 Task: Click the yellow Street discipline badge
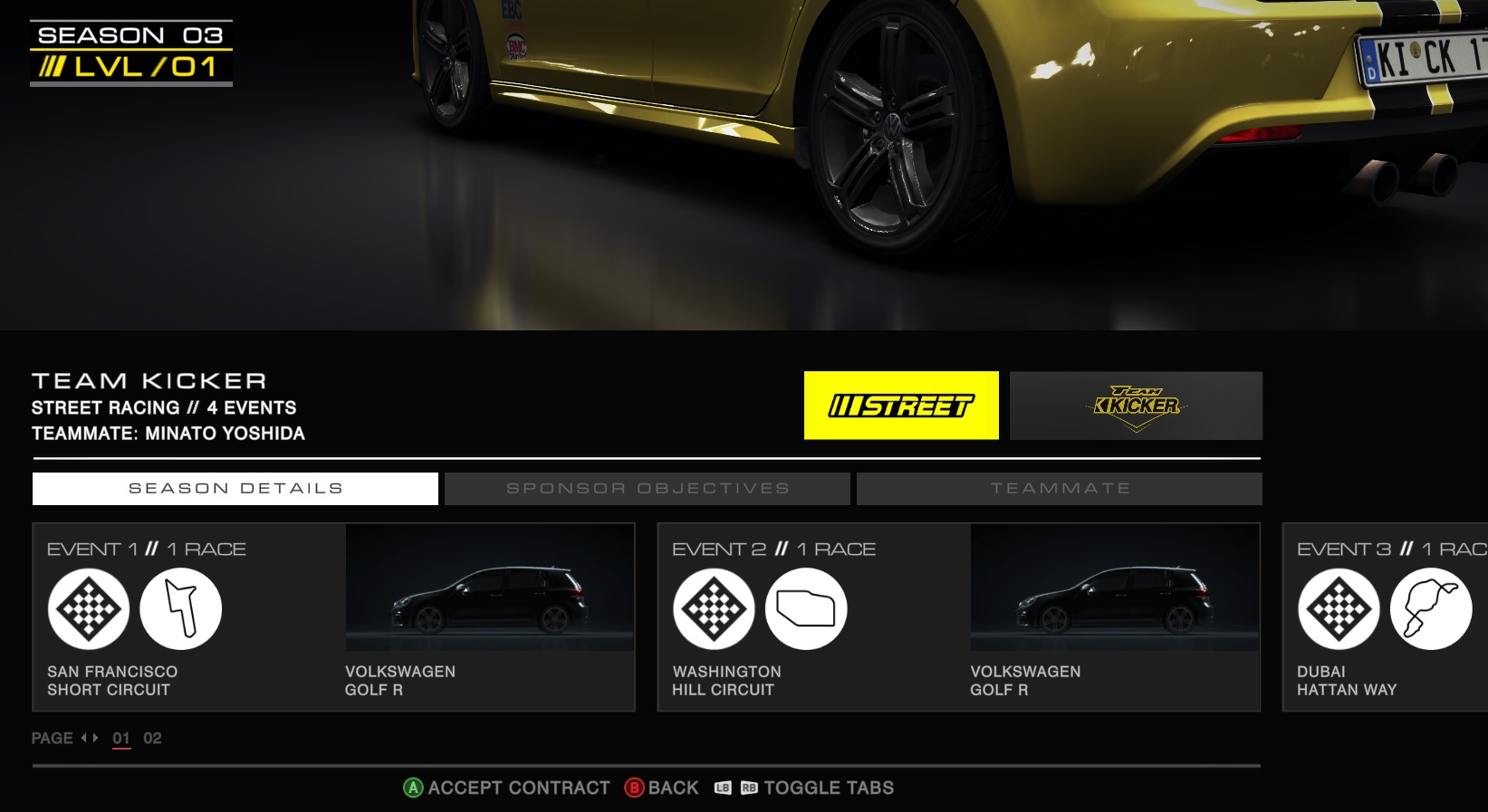coord(901,406)
